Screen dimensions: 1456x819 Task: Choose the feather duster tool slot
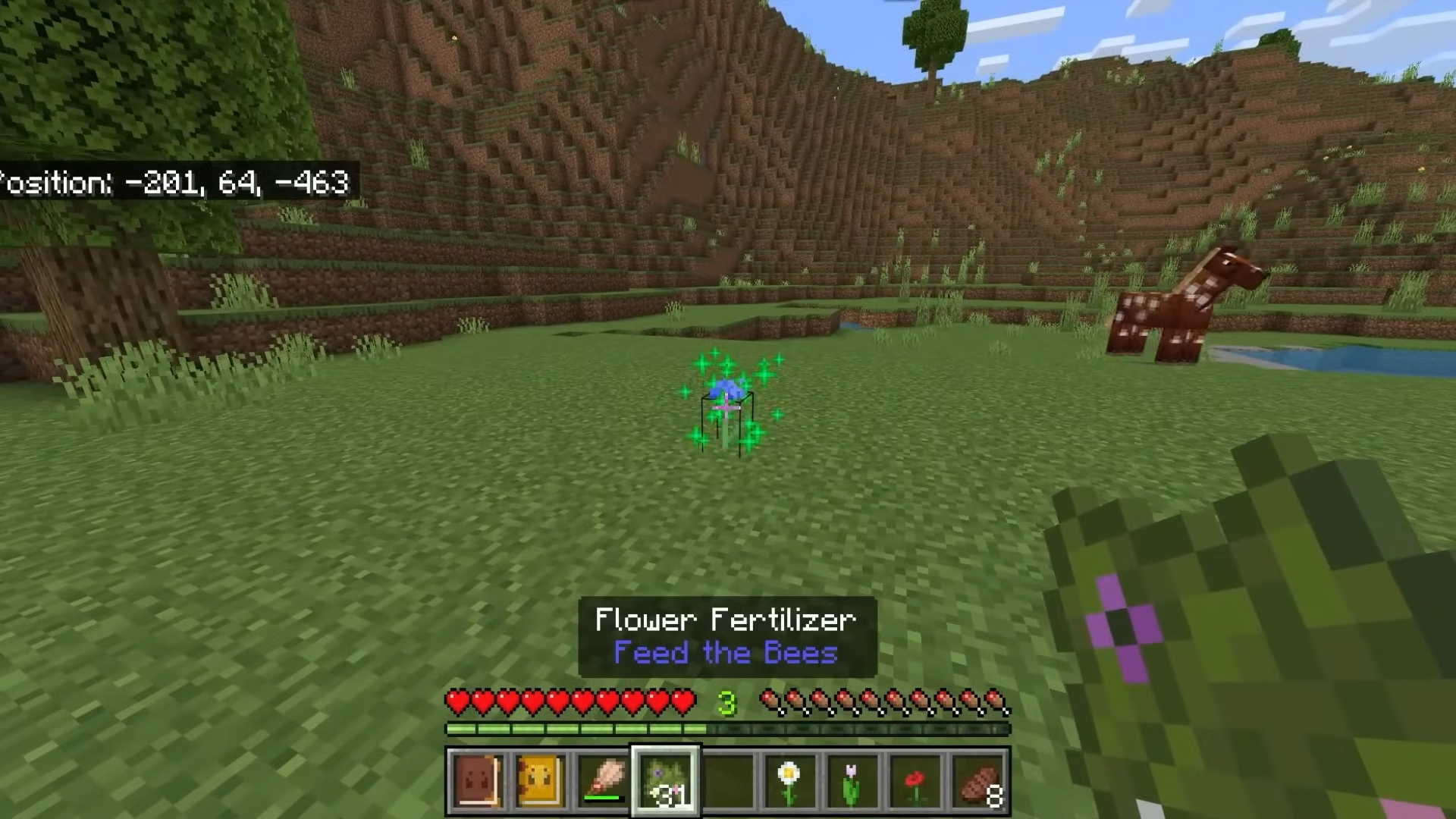pos(602,781)
